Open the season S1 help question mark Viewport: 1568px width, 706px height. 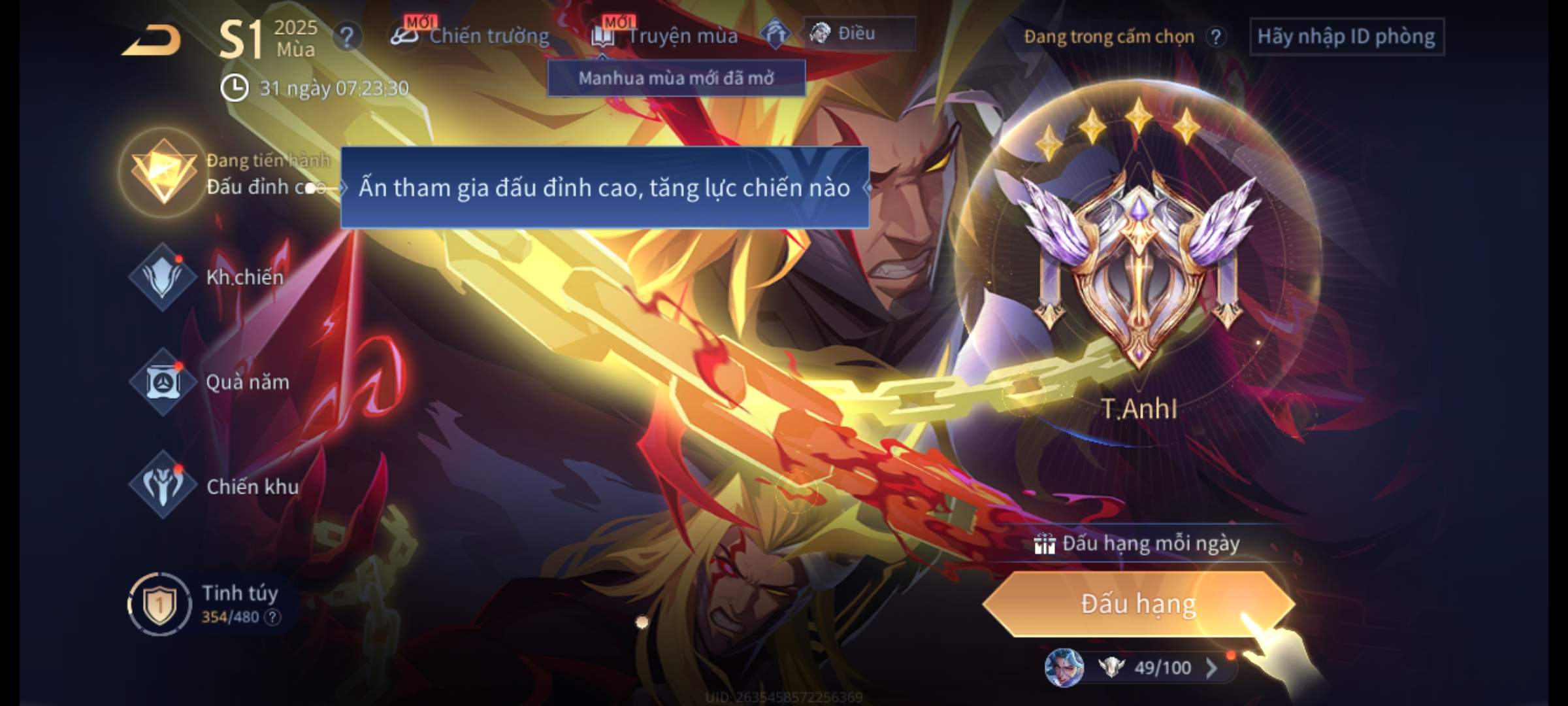[x=347, y=37]
